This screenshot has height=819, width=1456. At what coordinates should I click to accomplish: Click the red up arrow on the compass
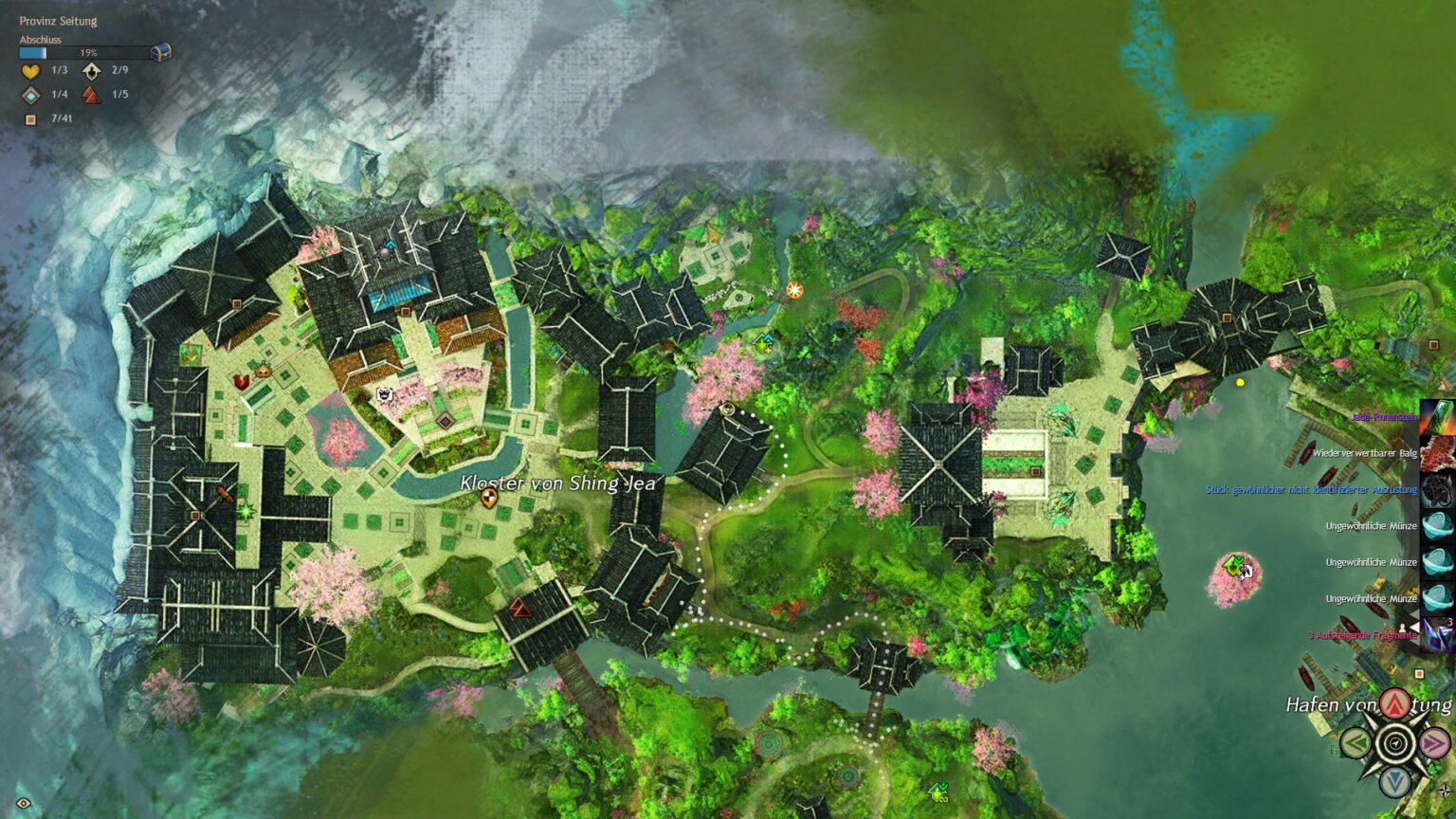(x=1393, y=703)
